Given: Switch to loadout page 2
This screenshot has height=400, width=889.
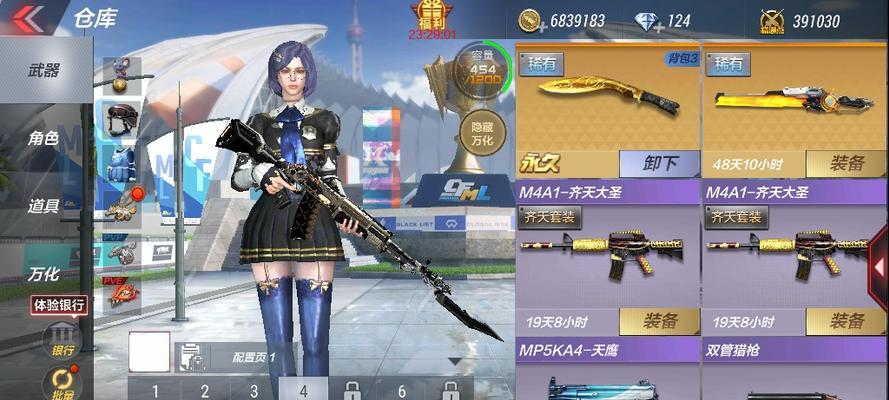Looking at the screenshot, I should (204, 390).
